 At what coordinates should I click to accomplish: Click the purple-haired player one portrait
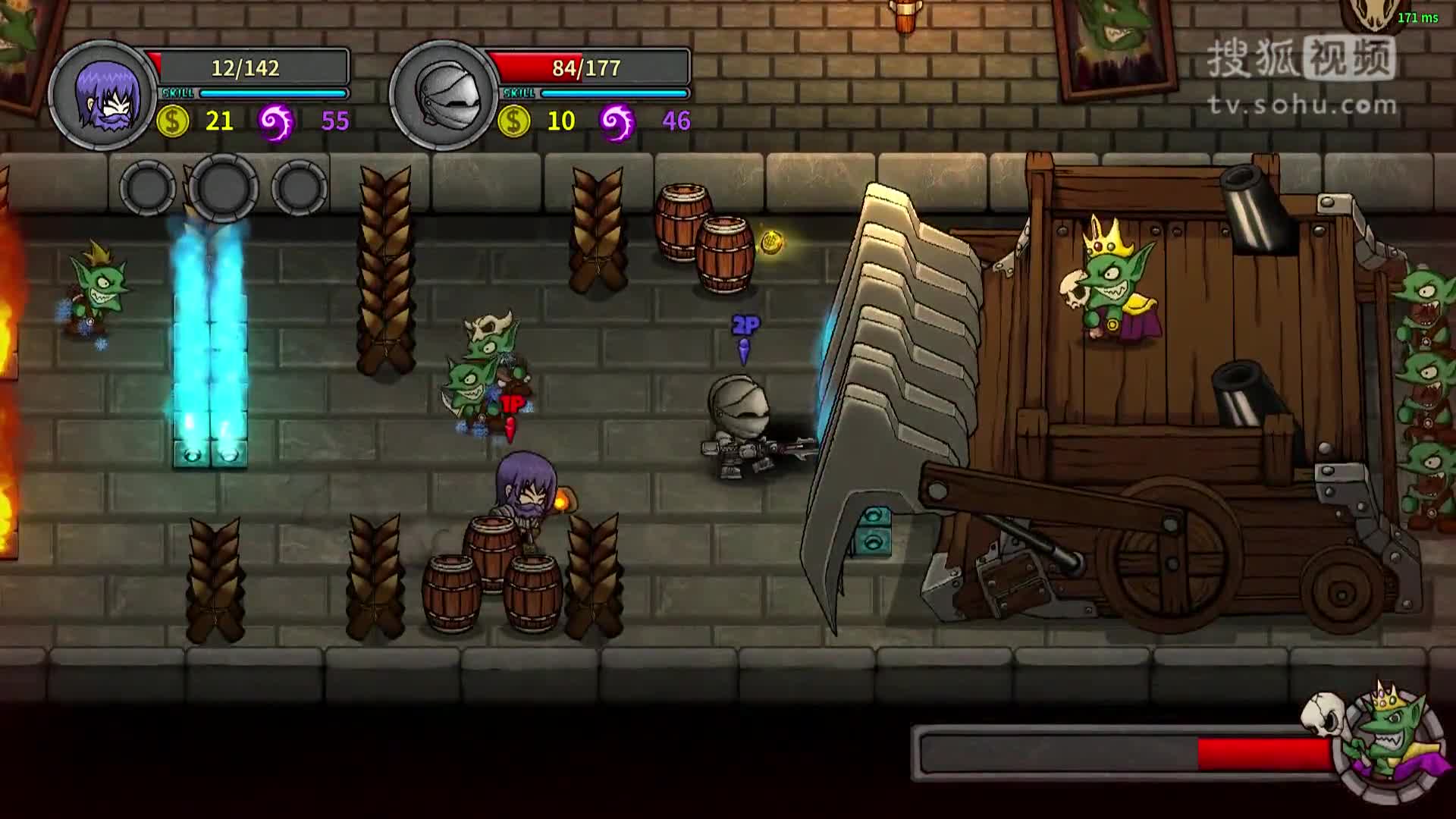[104, 96]
